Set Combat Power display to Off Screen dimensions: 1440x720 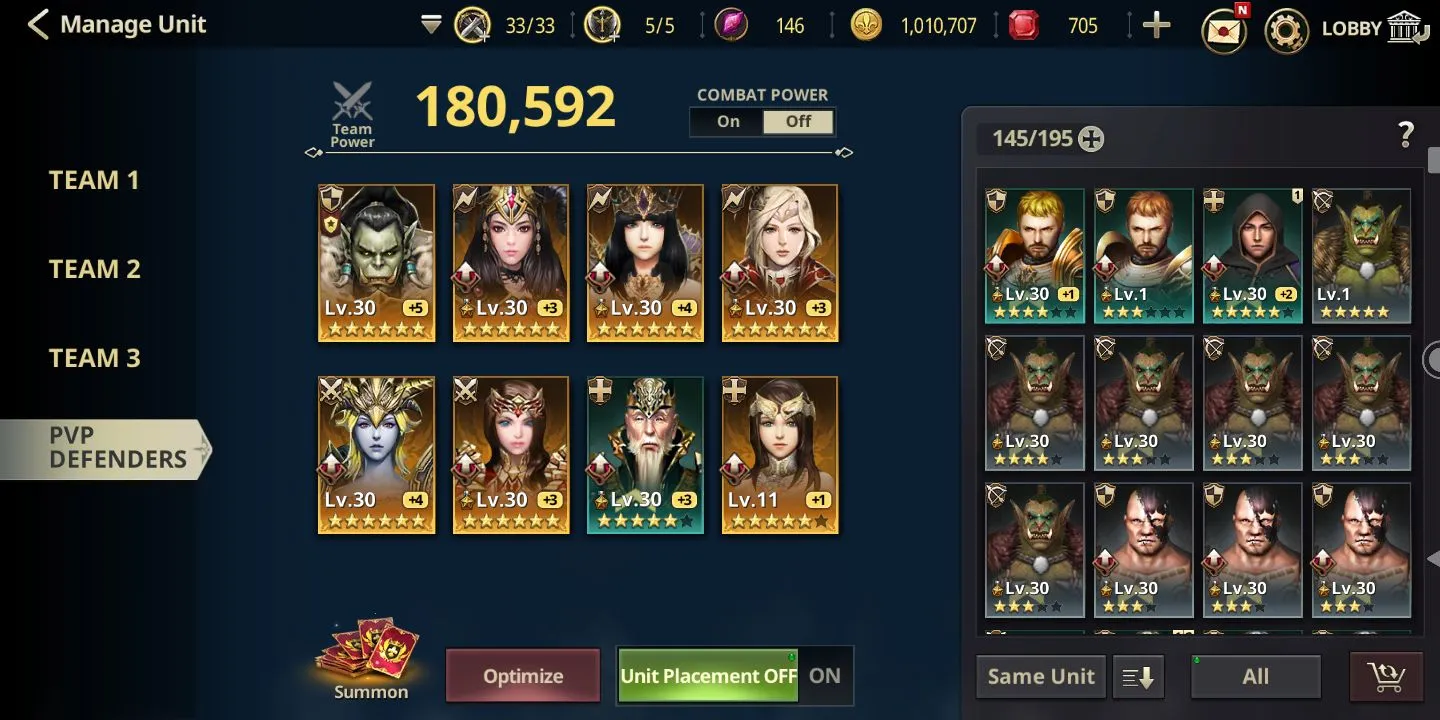pos(798,122)
